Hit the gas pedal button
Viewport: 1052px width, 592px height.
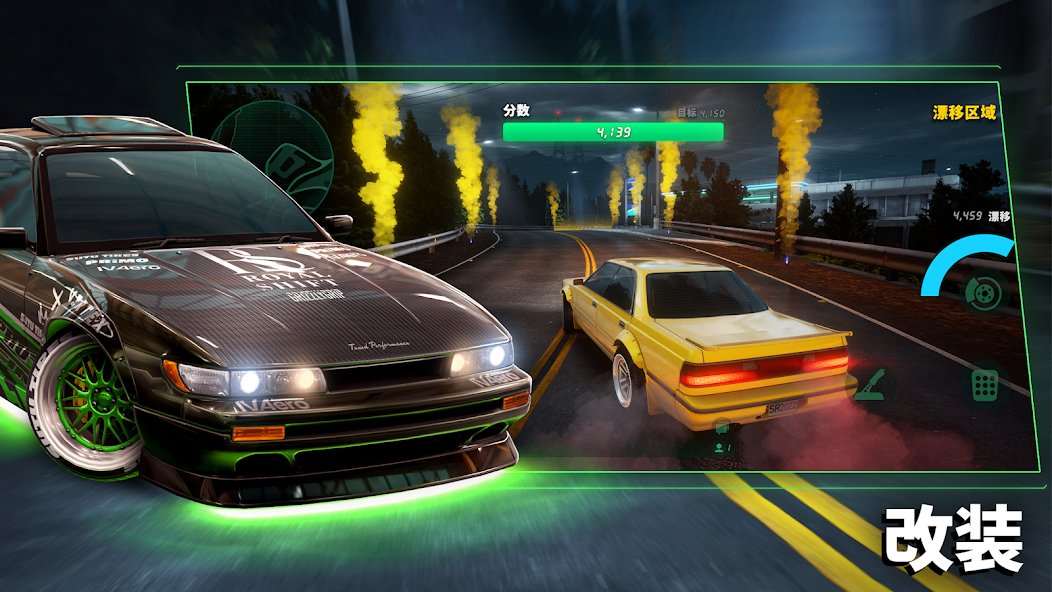coord(984,385)
